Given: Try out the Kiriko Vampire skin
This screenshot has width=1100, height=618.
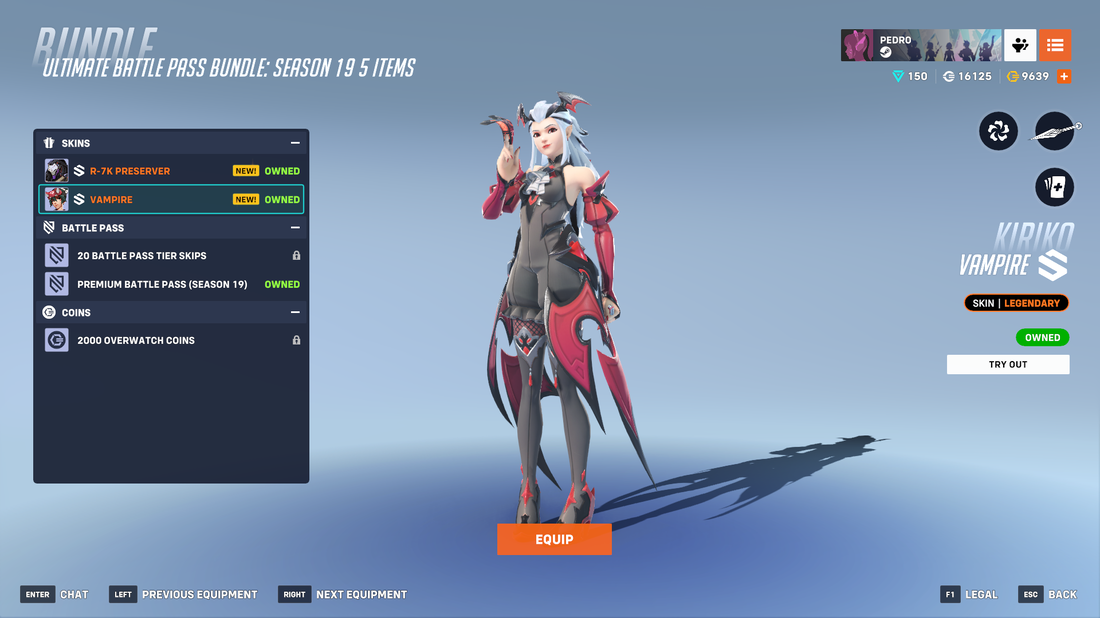Looking at the screenshot, I should [1008, 364].
